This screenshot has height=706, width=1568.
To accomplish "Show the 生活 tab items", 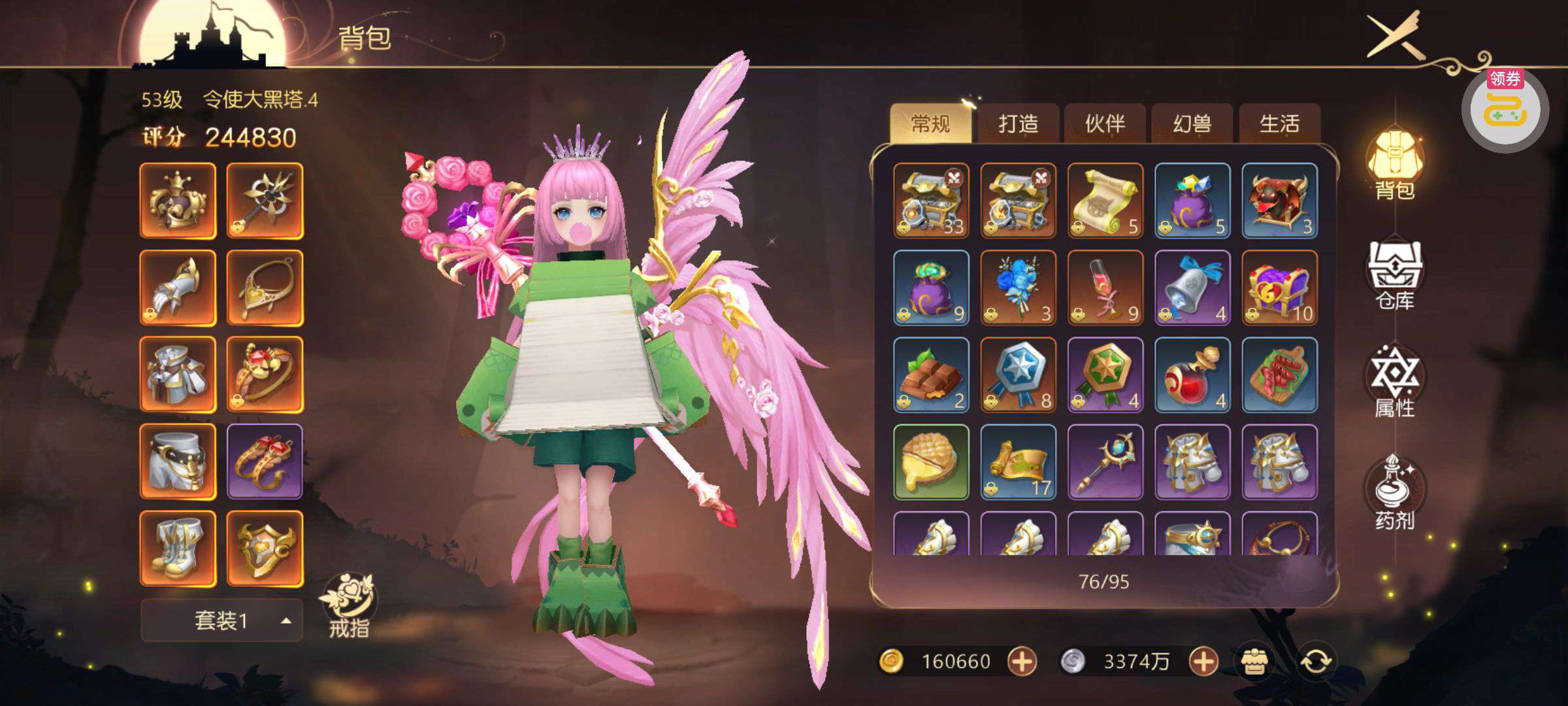I will (1279, 124).
